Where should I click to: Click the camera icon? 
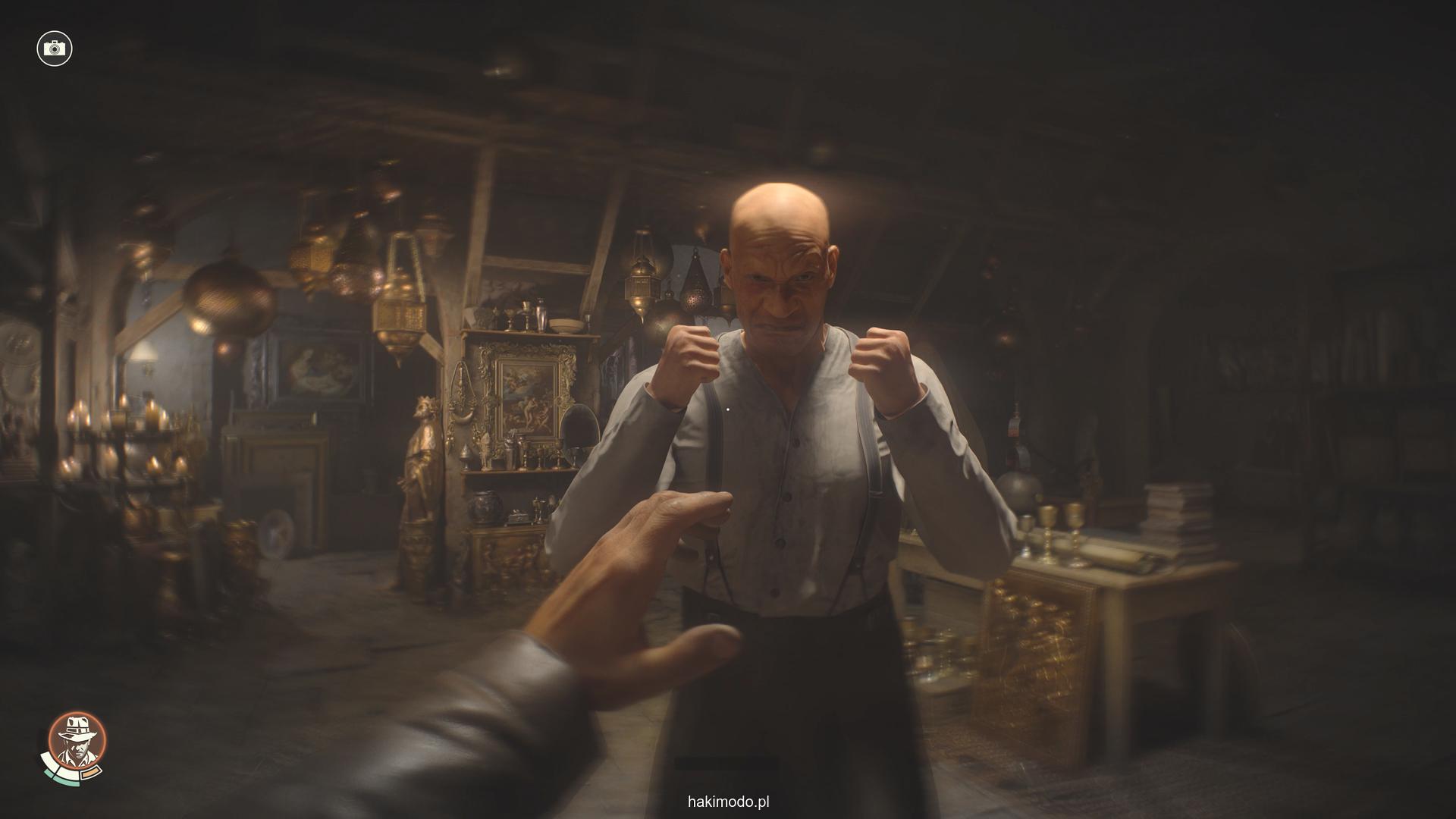tap(54, 49)
